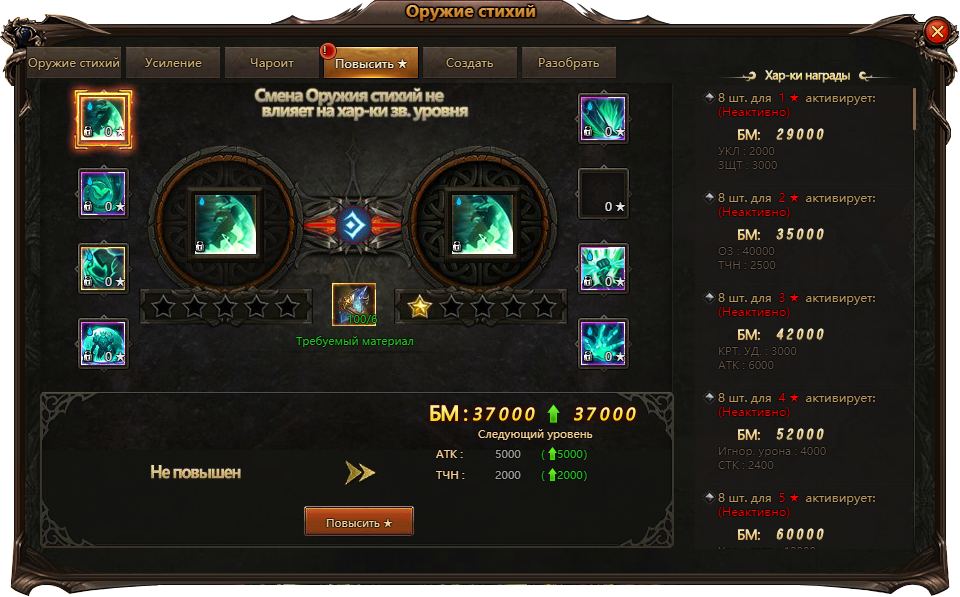Select the highlighted gold-framed weapon slot
960x597 pixels.
pyautogui.click(x=104, y=119)
